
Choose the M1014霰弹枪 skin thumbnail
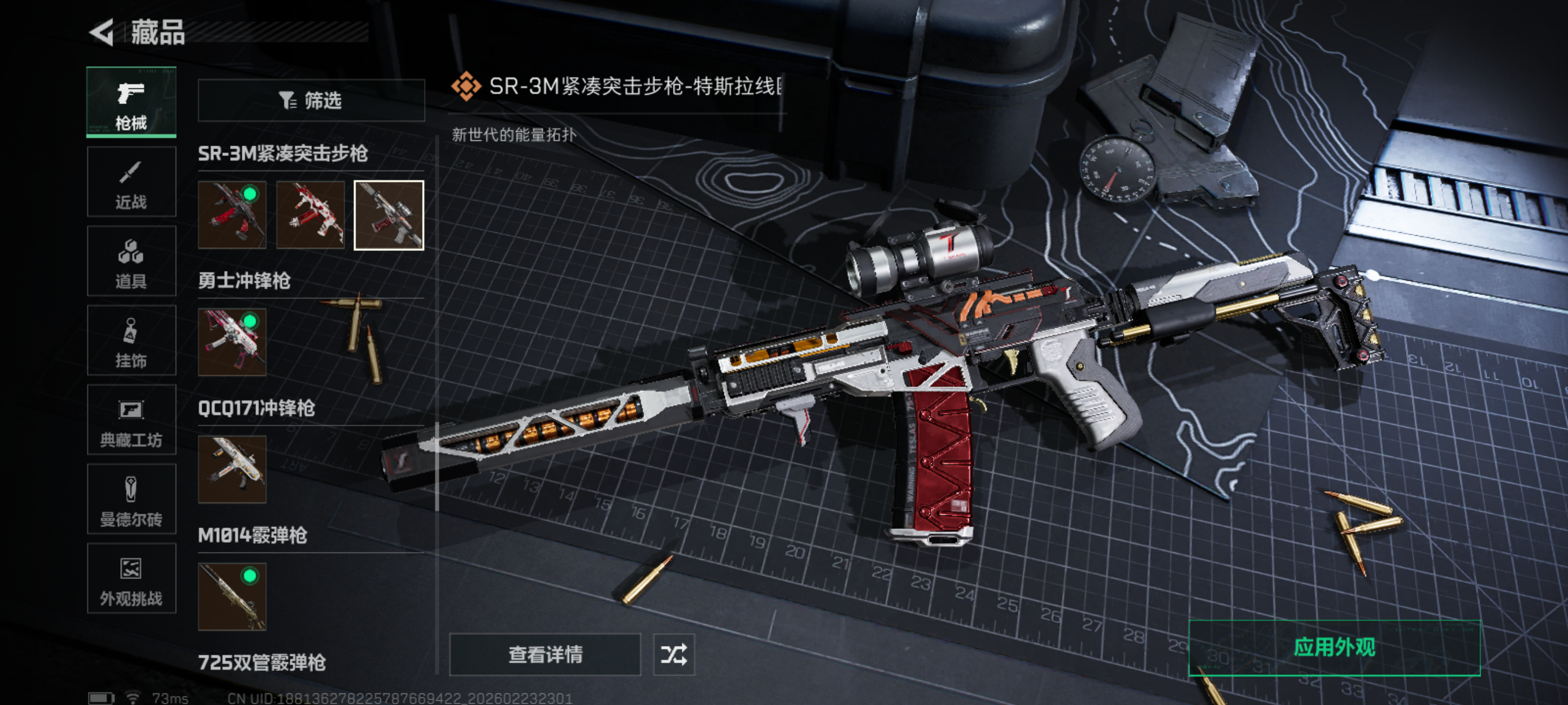point(232,596)
